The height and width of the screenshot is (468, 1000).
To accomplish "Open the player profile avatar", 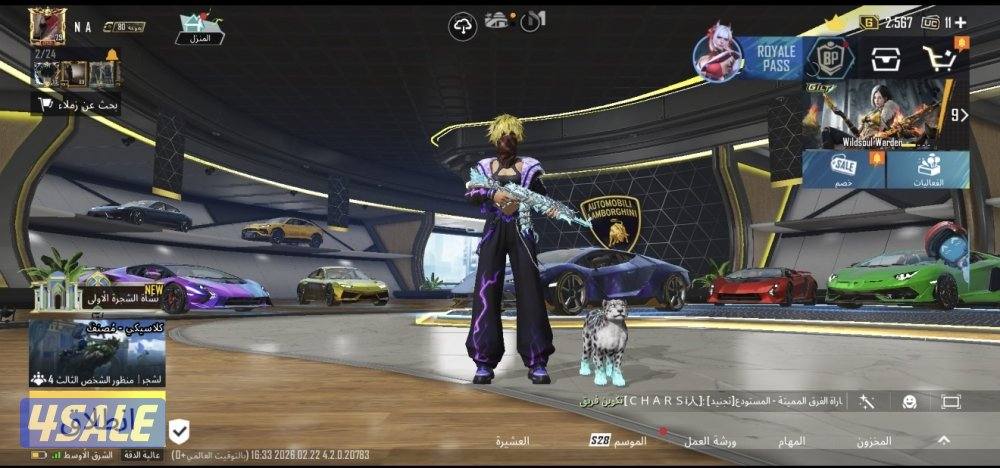I will pos(47,27).
